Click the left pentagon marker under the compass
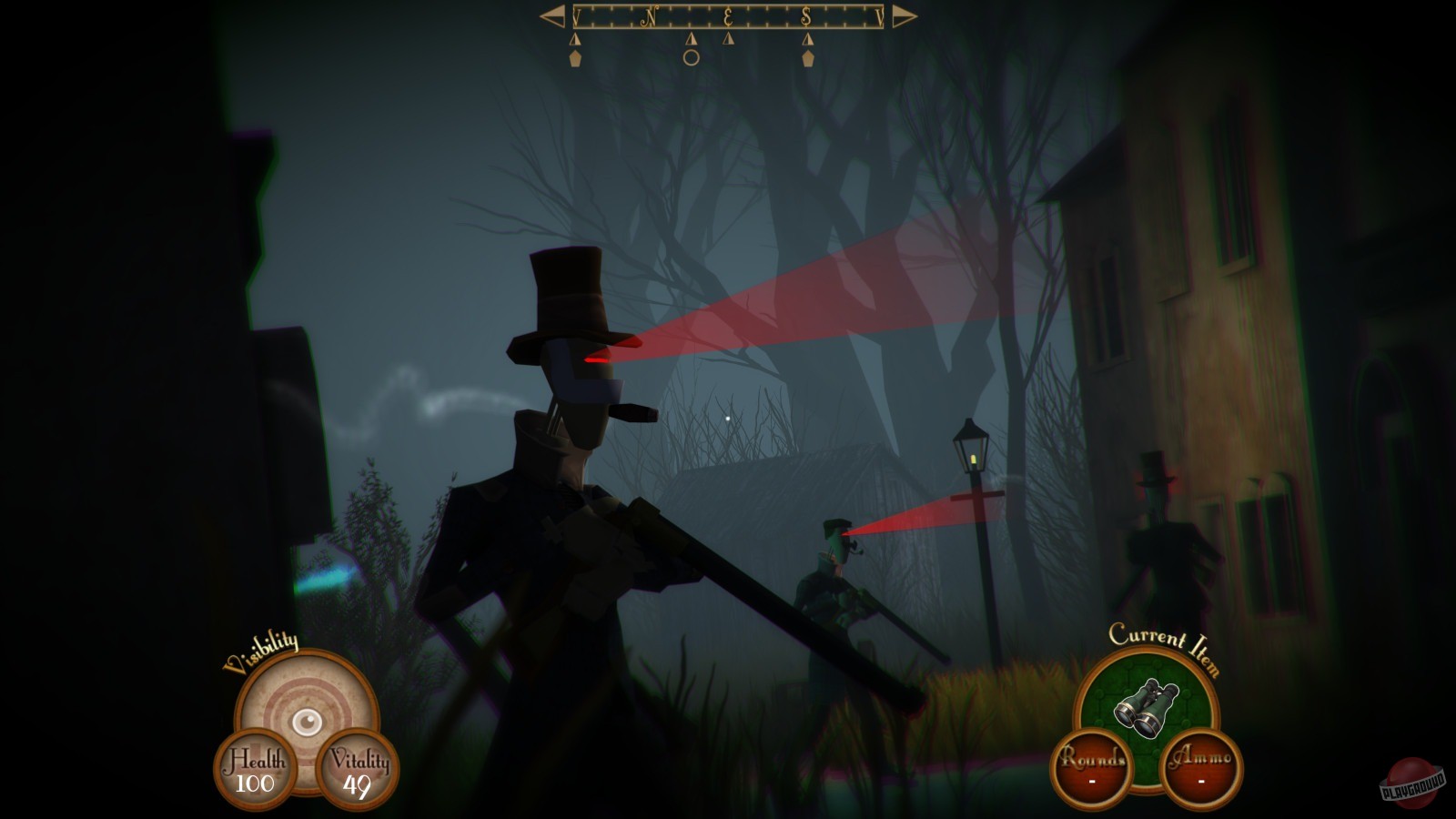1456x819 pixels. point(576,56)
